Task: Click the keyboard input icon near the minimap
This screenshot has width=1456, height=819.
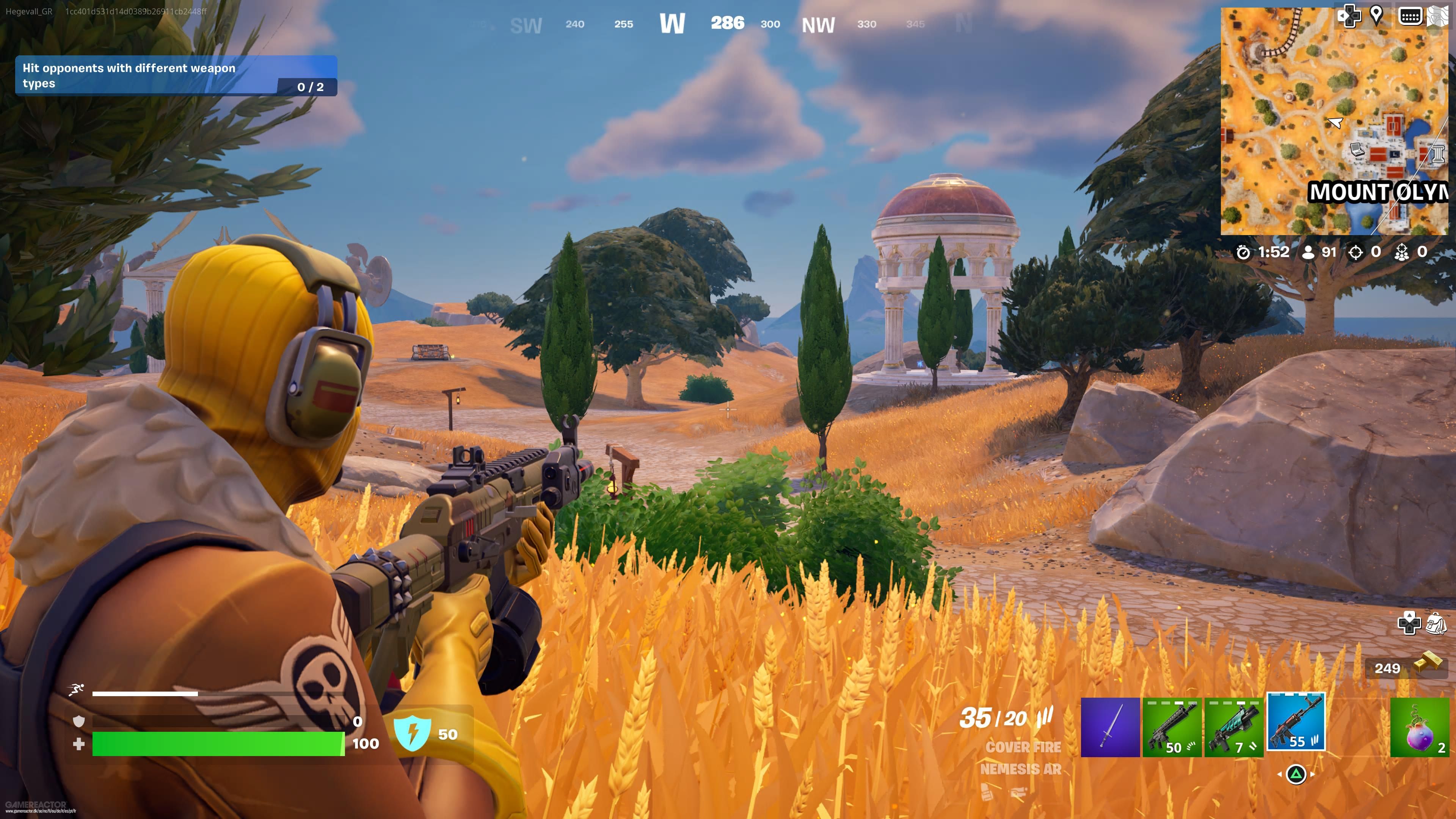Action: 1410,16
